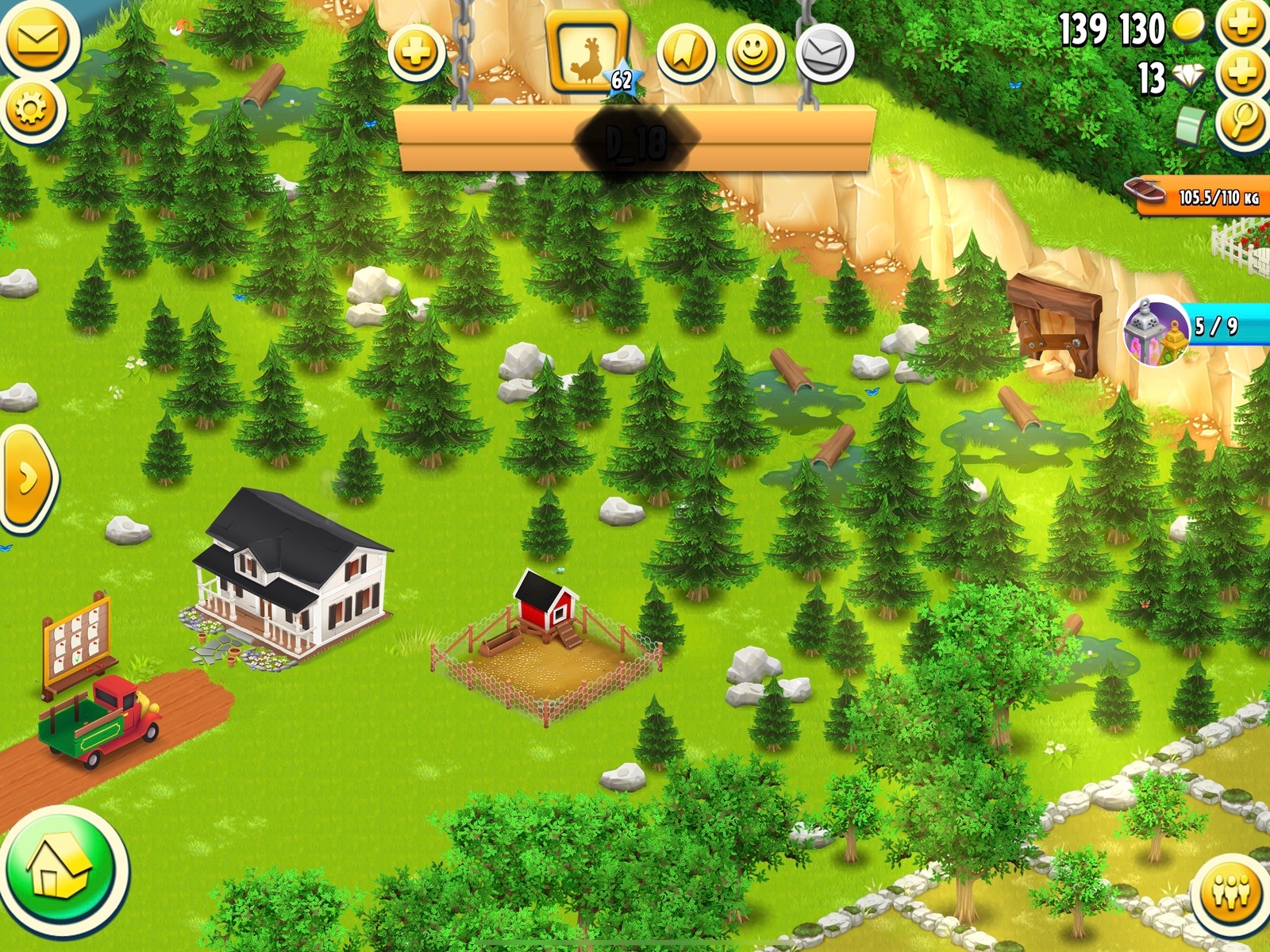
Task: Select the chicken level 62 badge
Action: point(589,56)
